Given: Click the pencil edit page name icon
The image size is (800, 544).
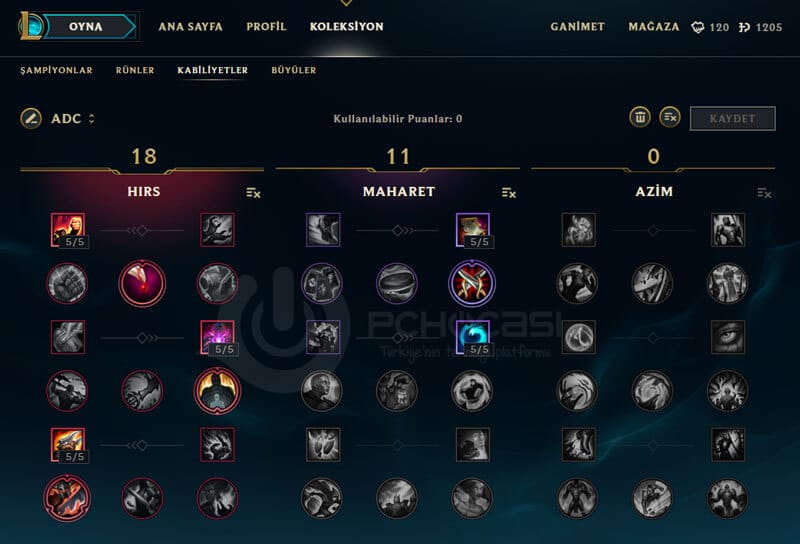Looking at the screenshot, I should click(31, 119).
